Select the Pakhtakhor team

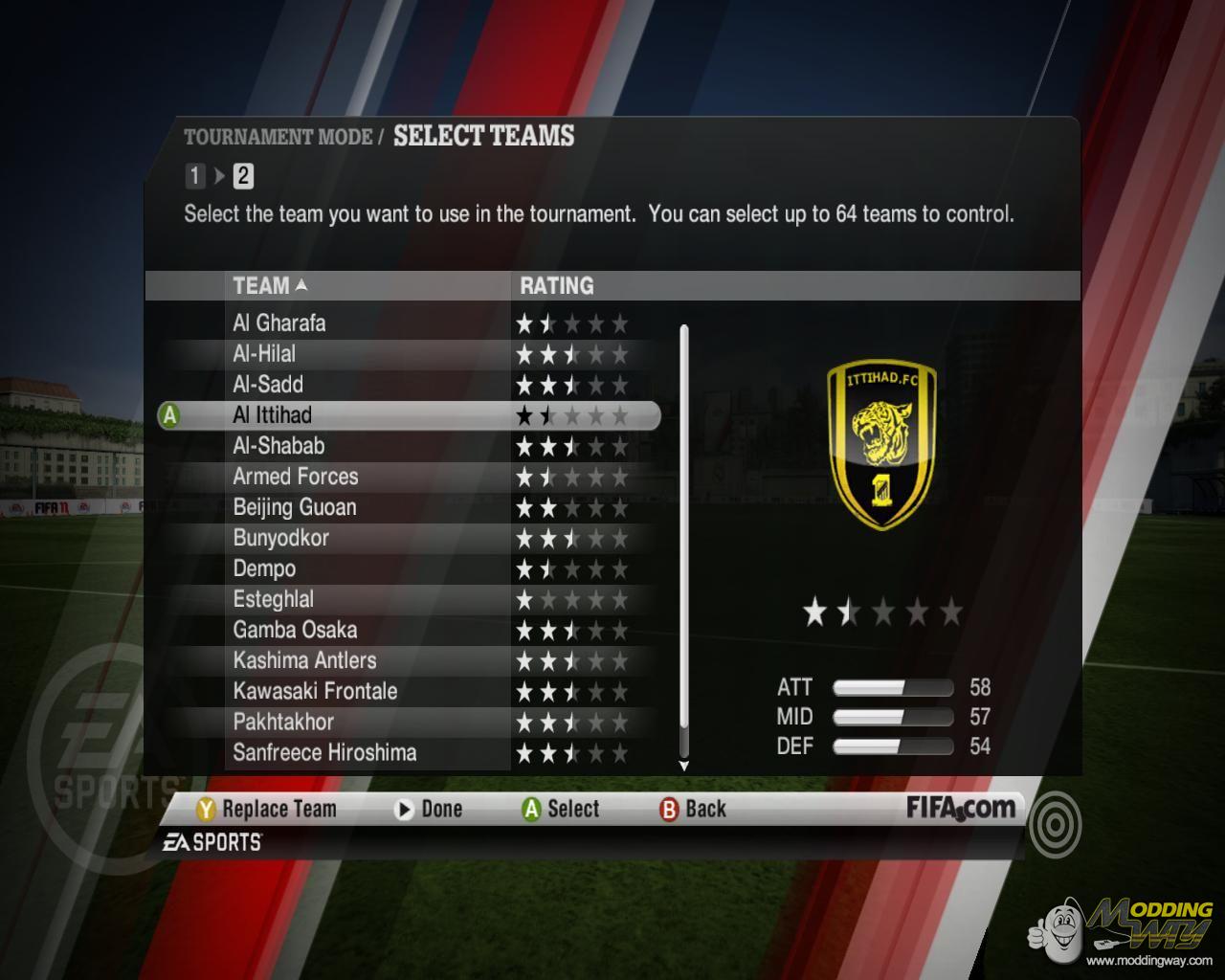pyautogui.click(x=283, y=722)
